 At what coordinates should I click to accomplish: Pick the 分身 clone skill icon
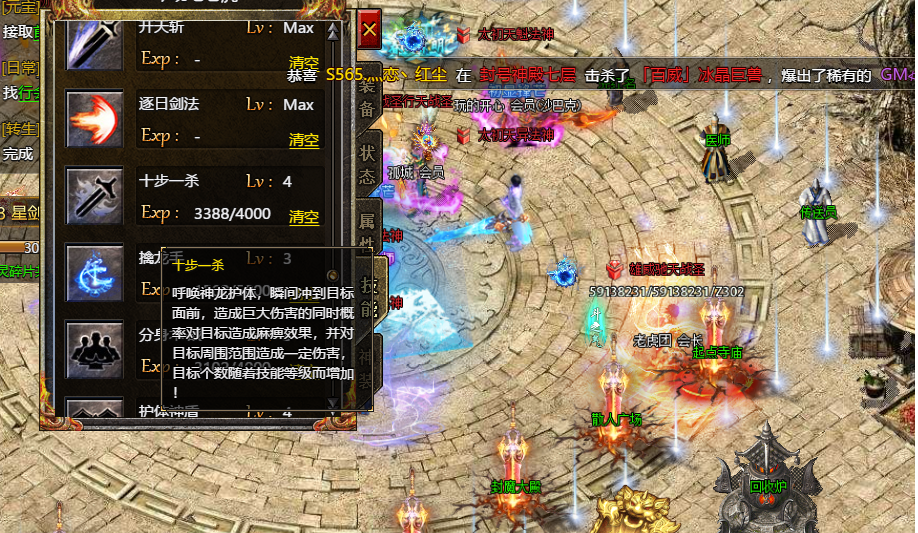click(x=95, y=348)
